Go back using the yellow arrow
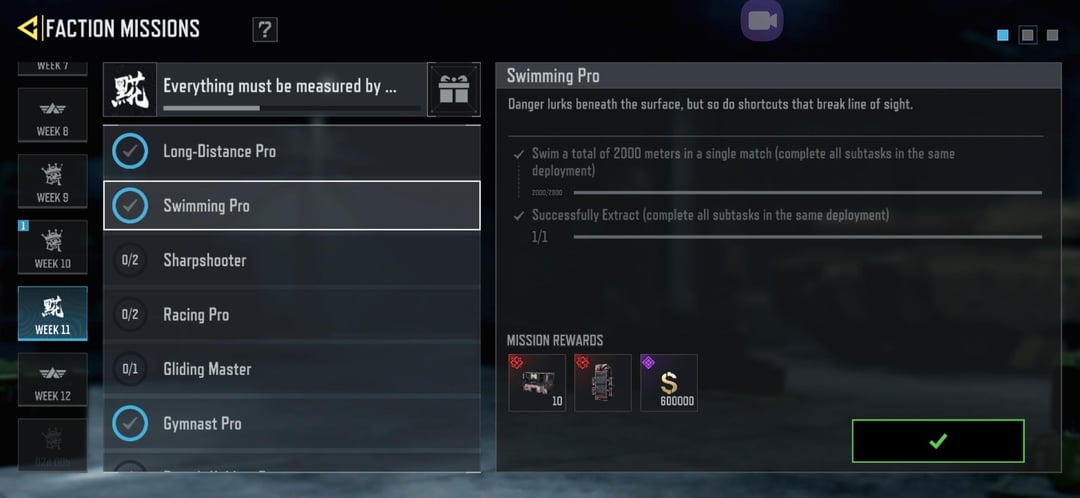The width and height of the screenshot is (1080, 498). click(x=28, y=28)
